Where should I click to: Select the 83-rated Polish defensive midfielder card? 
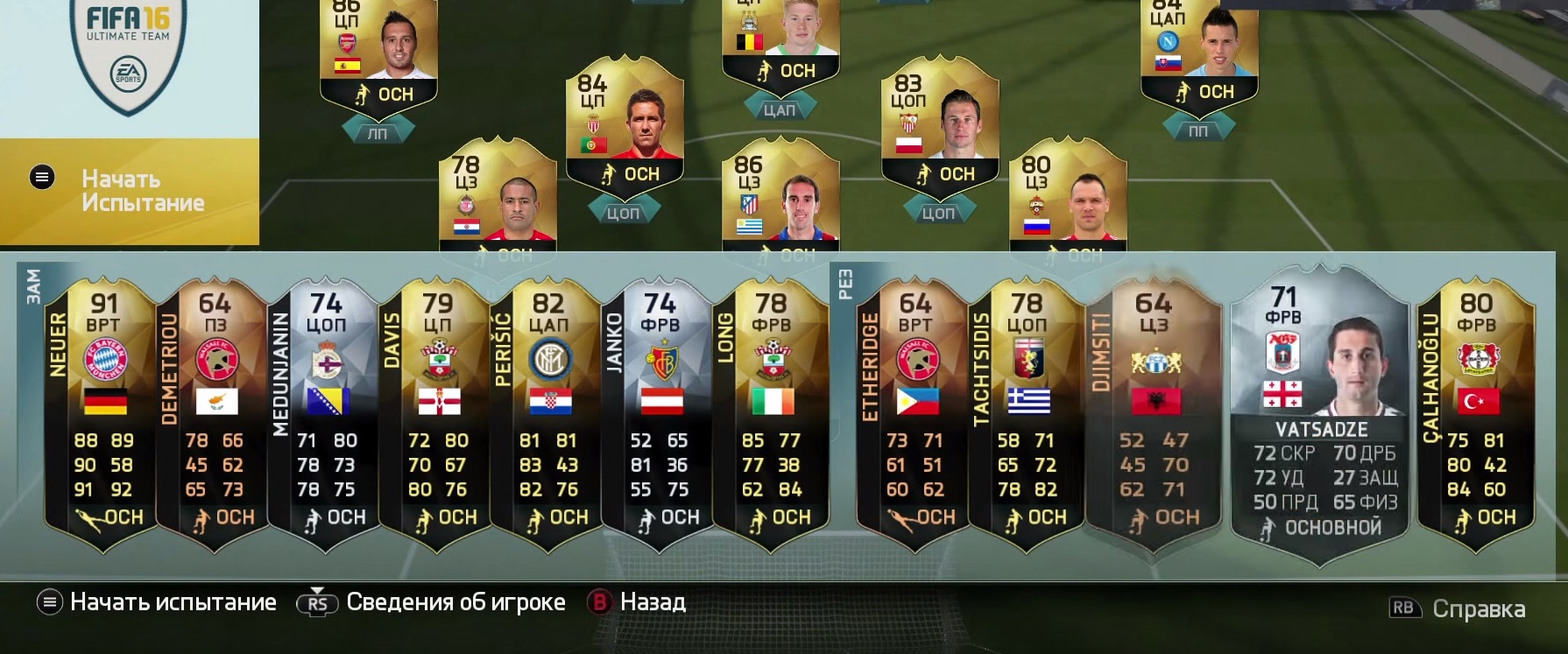click(939, 123)
